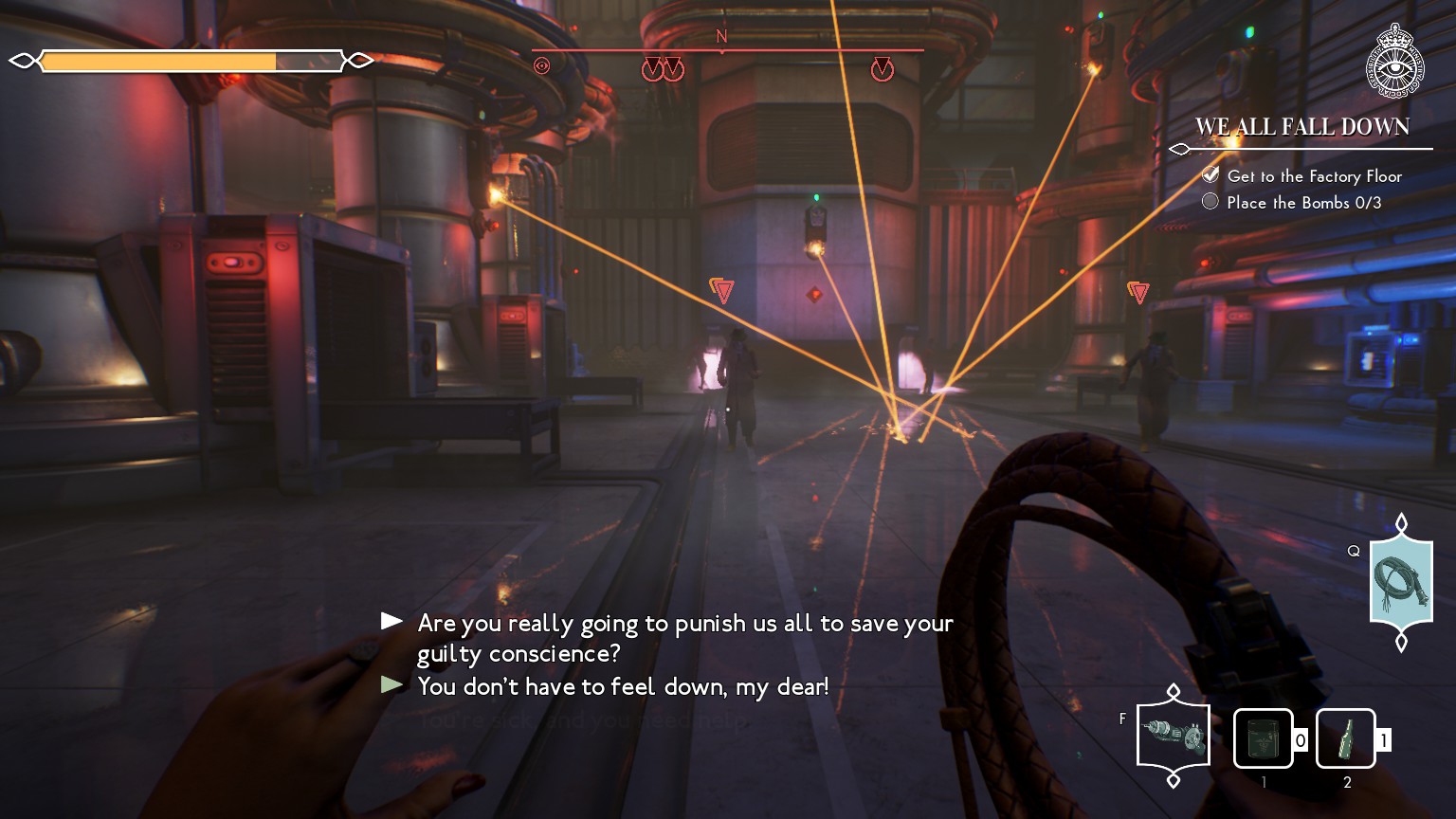1456x819 pixels.
Task: Open the We All Fall Down quest tracker
Action: coord(1301,127)
